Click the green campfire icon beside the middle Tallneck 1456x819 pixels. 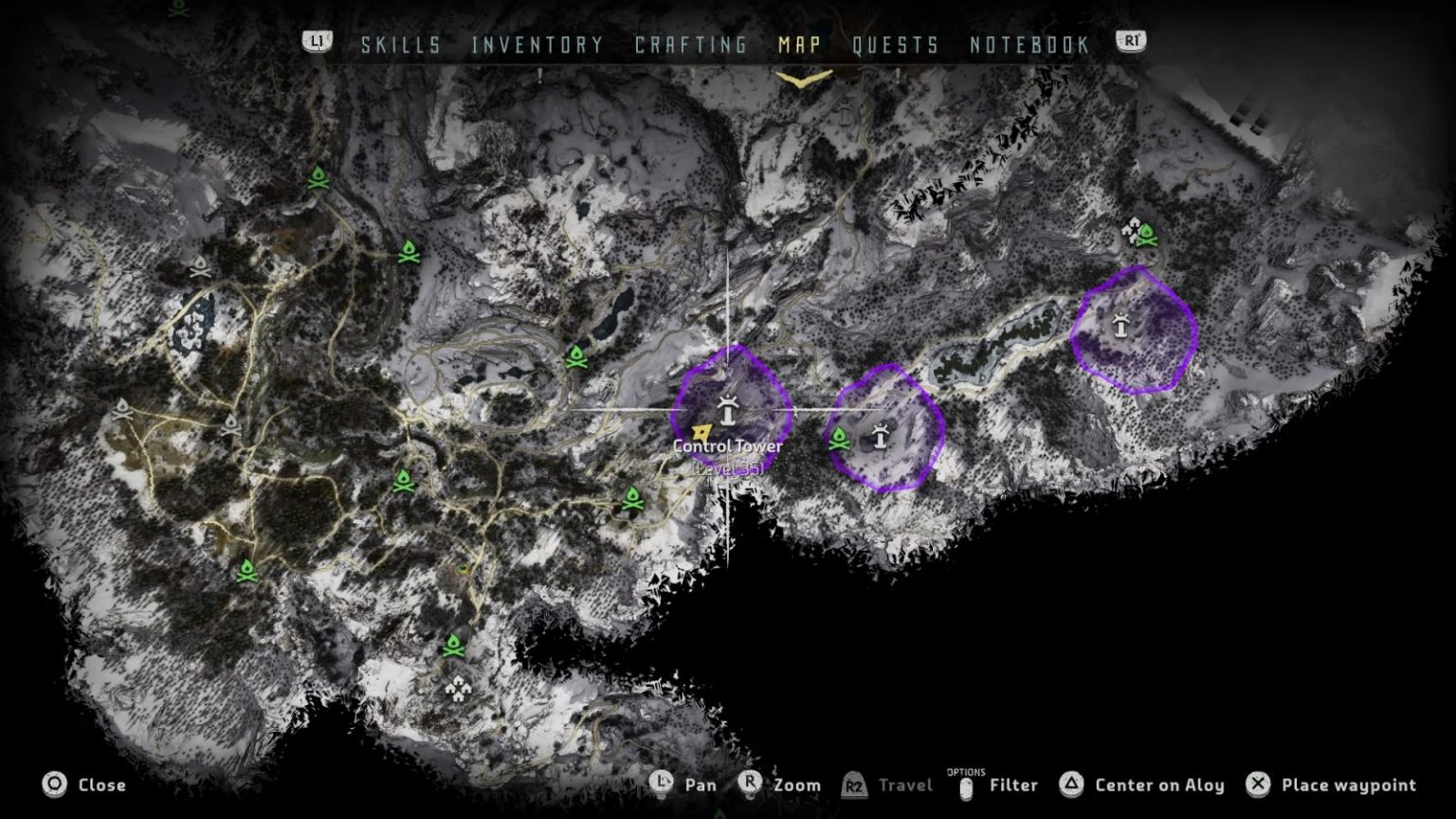pyautogui.click(x=840, y=438)
